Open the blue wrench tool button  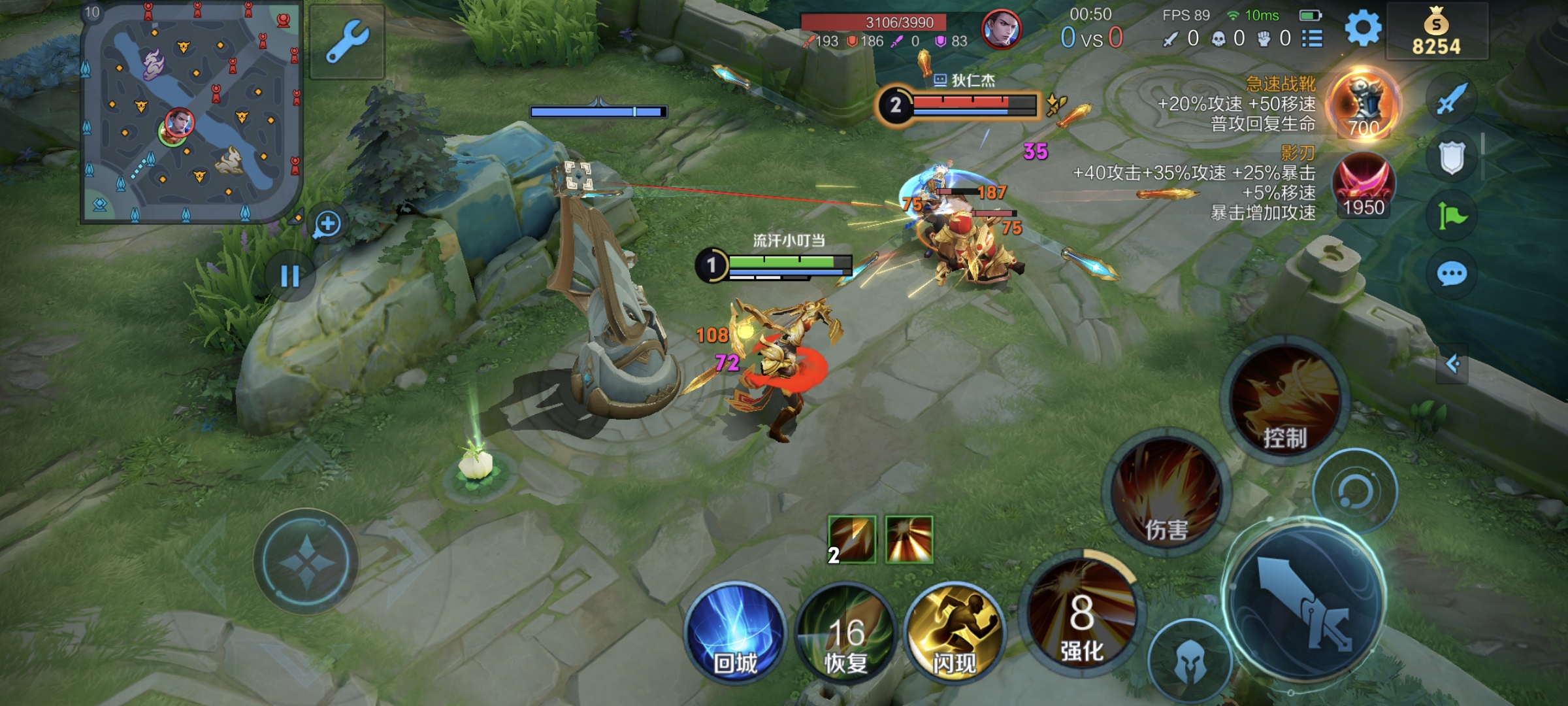coord(347,41)
